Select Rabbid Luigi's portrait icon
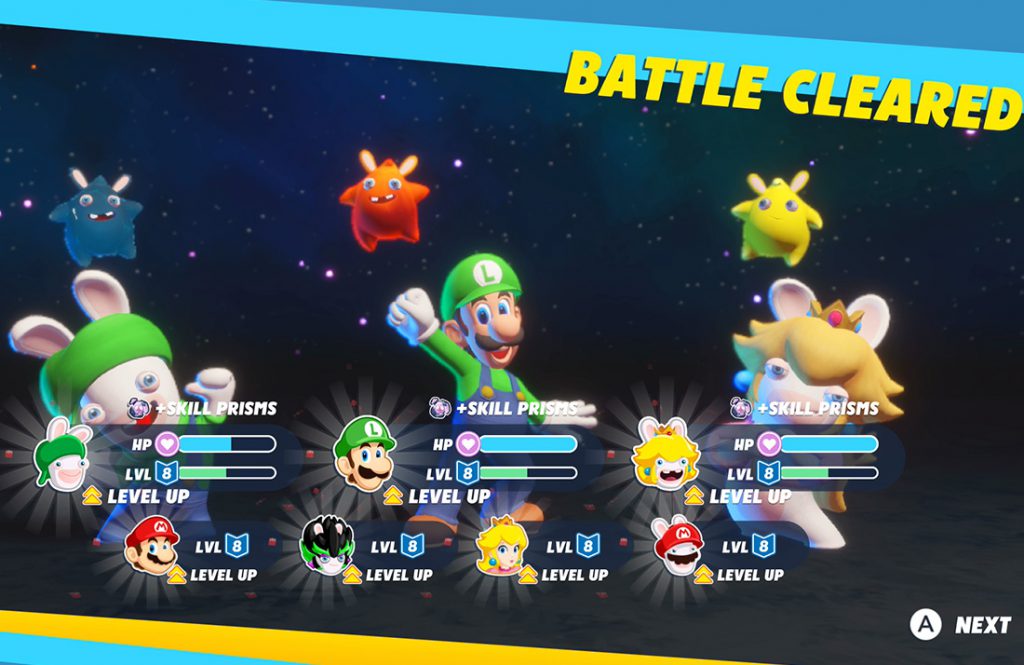This screenshot has height=665, width=1024. click(x=63, y=456)
